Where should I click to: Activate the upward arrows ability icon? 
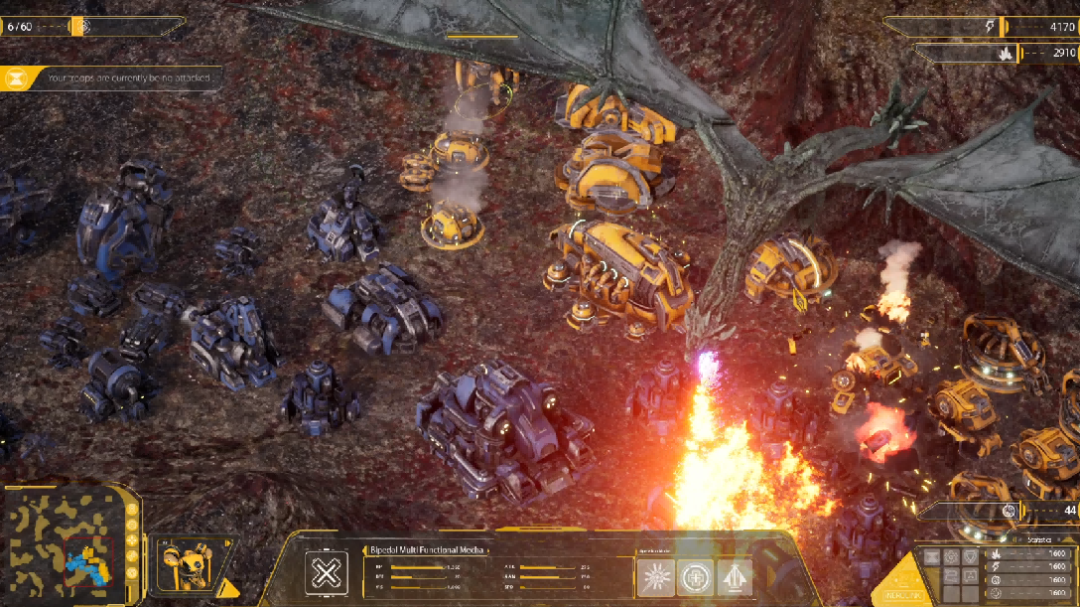coord(735,577)
